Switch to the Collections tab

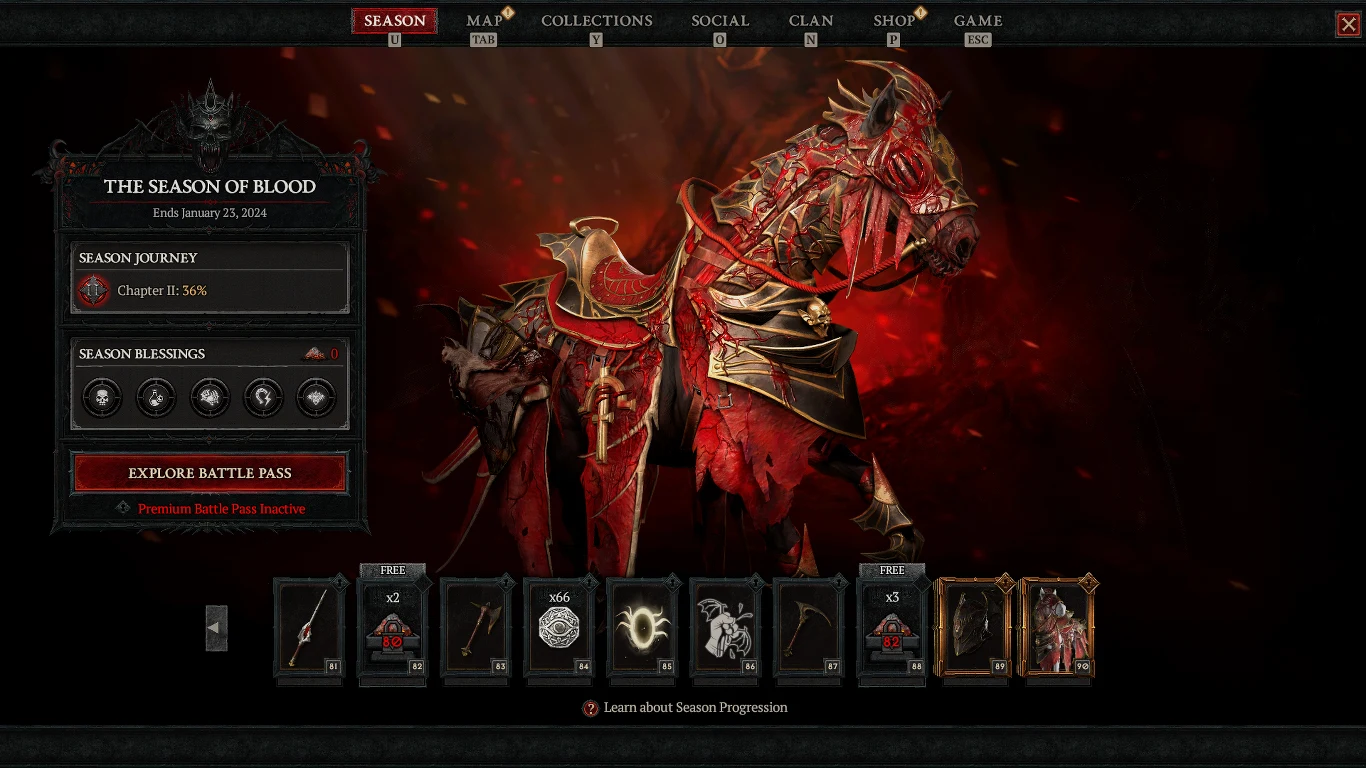point(596,21)
